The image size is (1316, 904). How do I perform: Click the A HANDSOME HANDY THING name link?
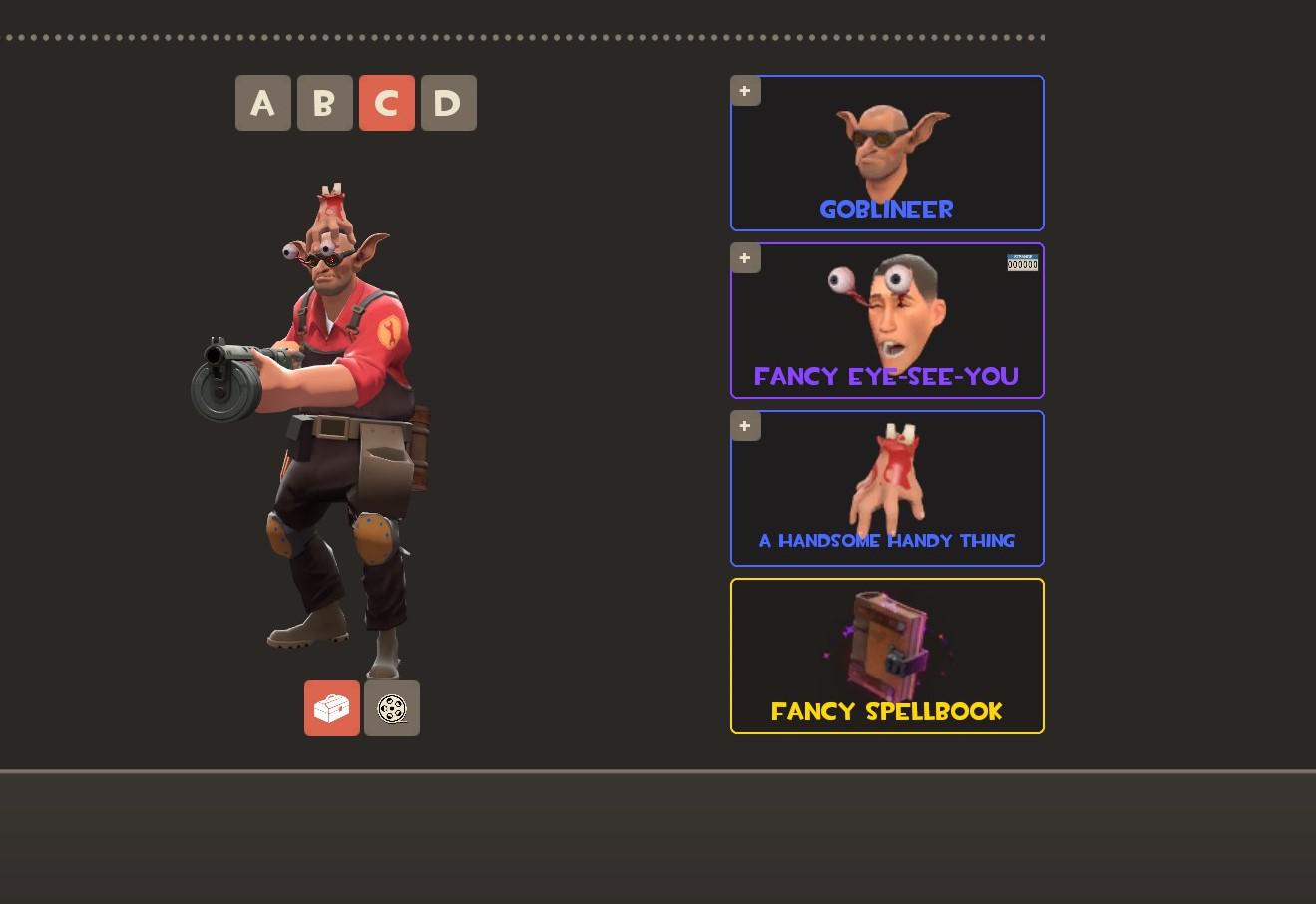coord(886,540)
